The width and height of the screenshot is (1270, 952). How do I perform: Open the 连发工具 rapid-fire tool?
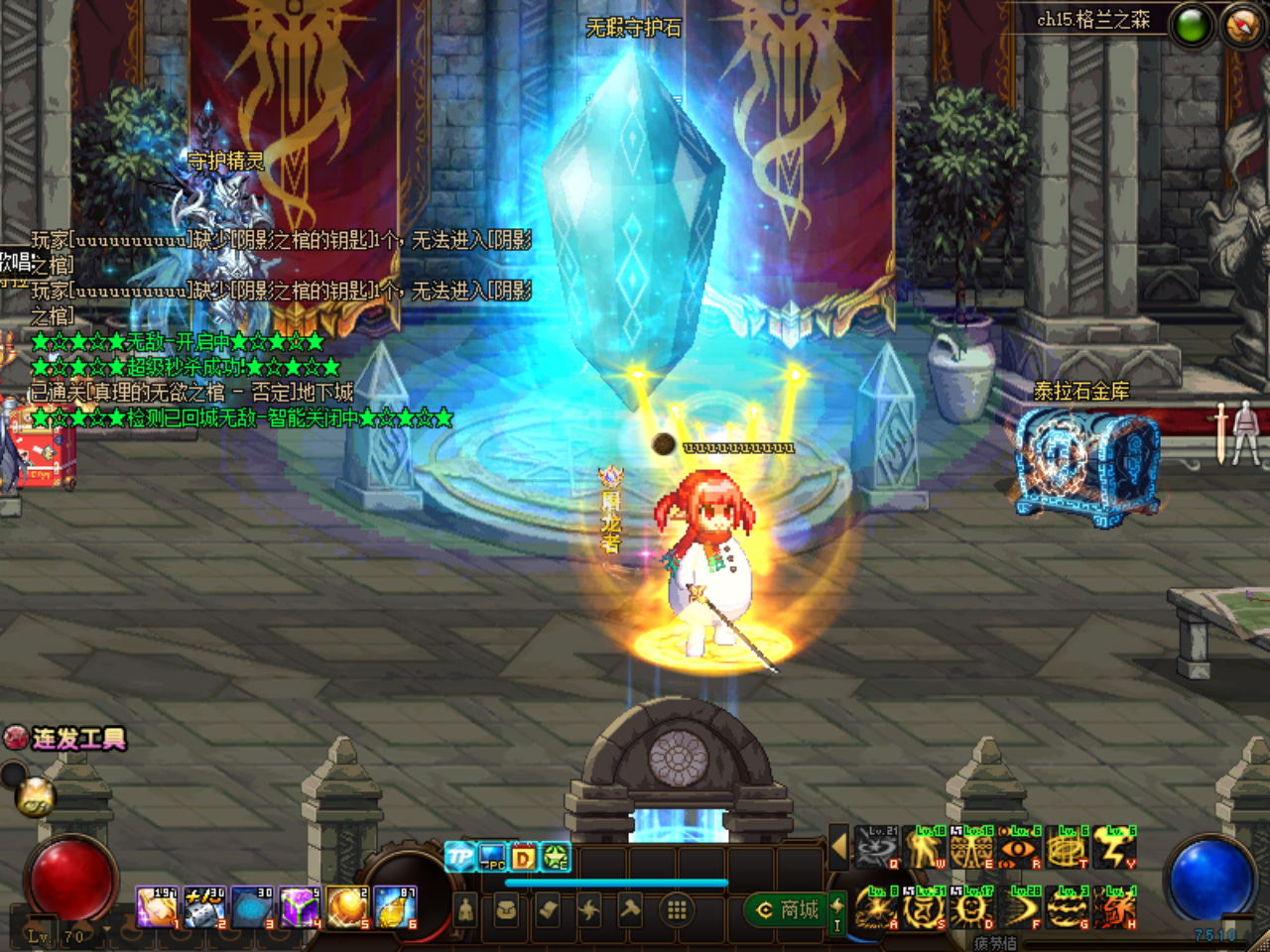pos(65,739)
